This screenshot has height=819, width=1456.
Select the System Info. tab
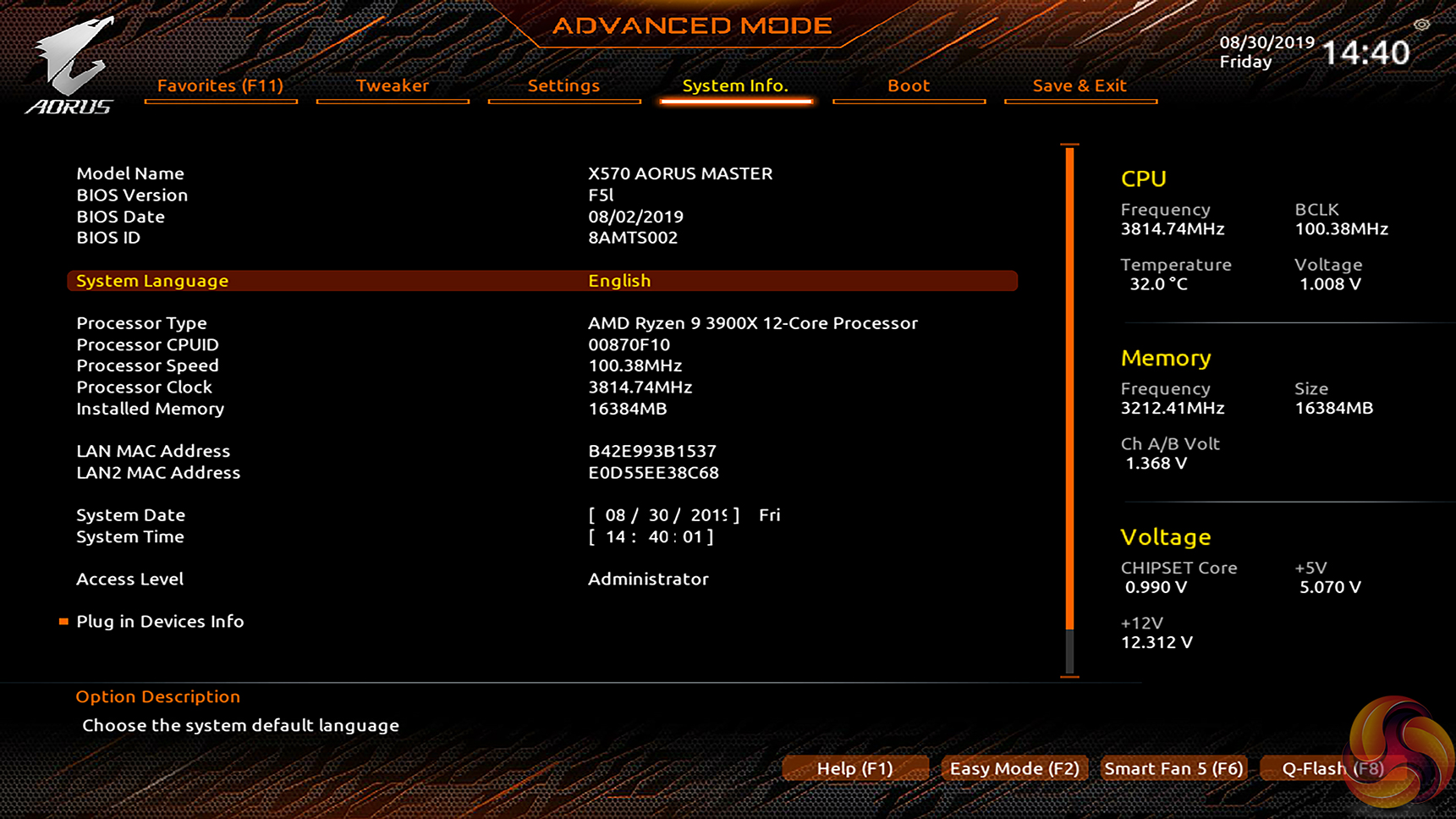735,85
